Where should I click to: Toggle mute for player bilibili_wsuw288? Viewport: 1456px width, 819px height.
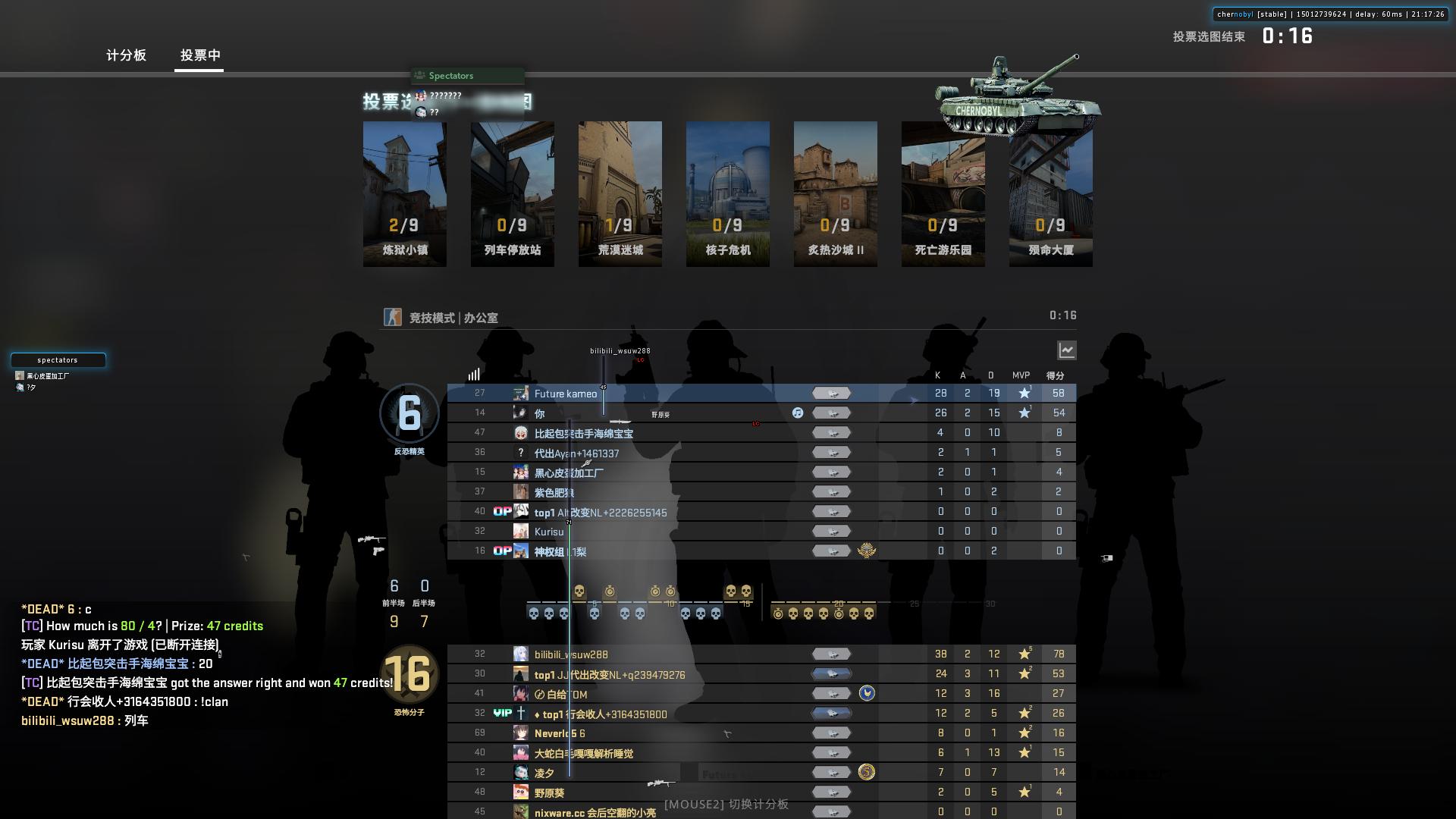pyautogui.click(x=832, y=654)
